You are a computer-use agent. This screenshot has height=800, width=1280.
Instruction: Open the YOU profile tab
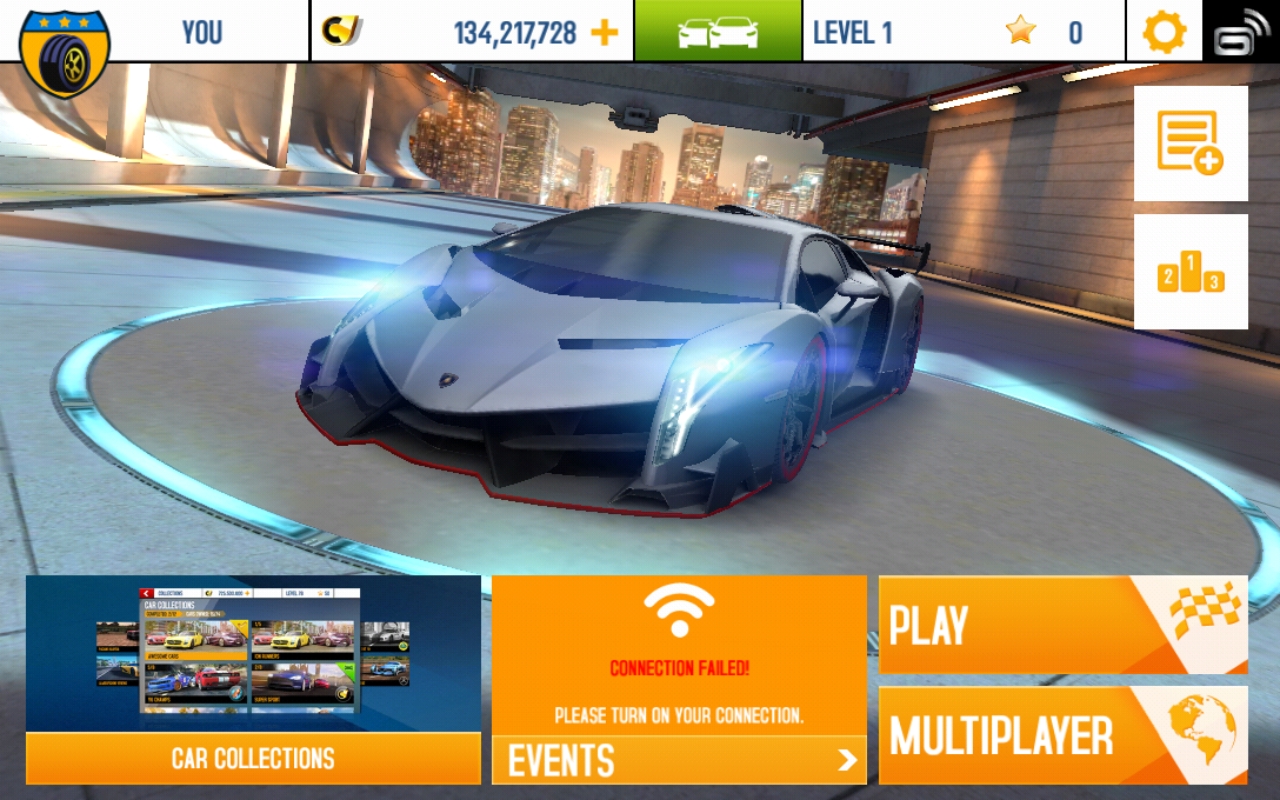[201, 31]
